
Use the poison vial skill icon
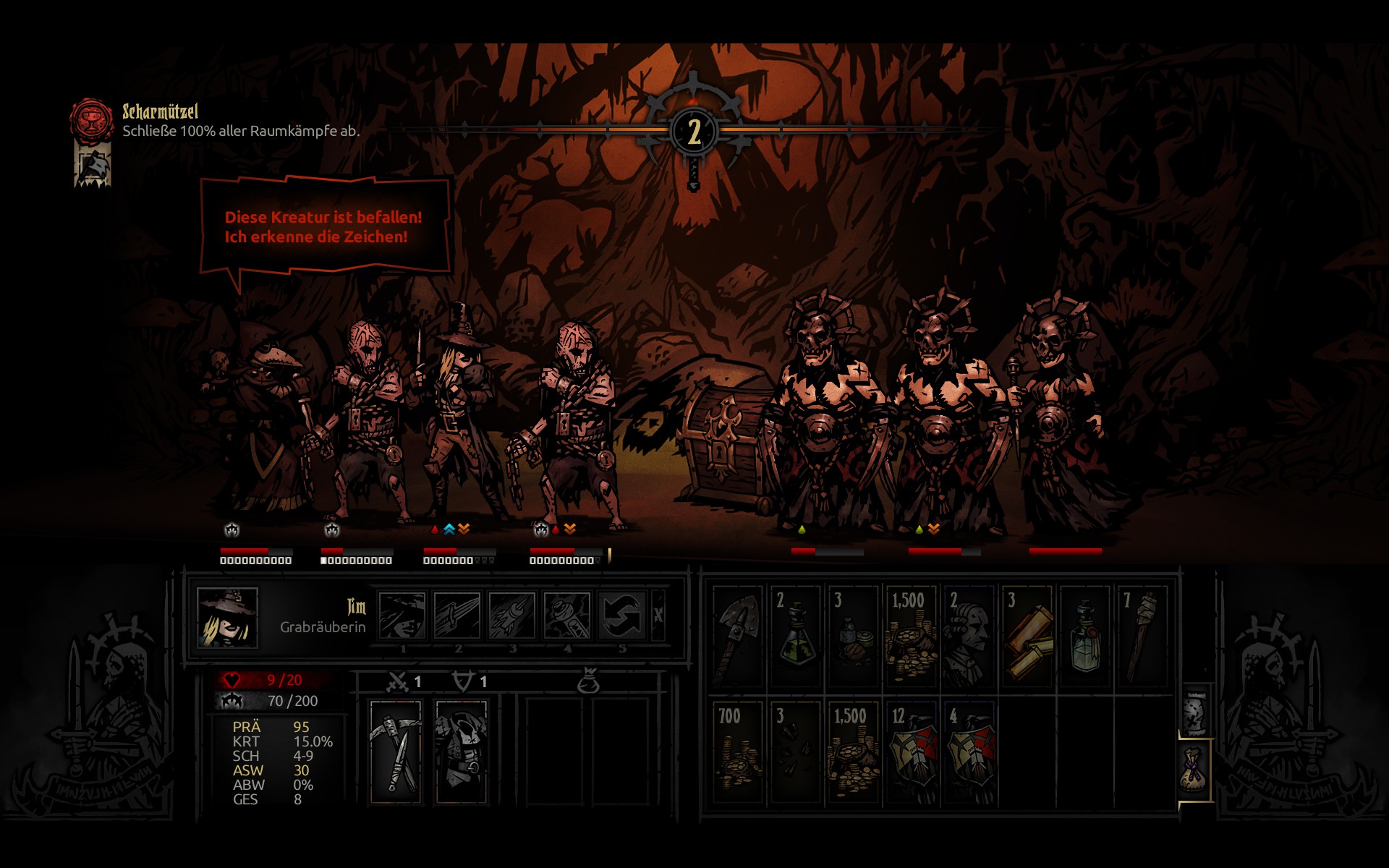pos(566,616)
